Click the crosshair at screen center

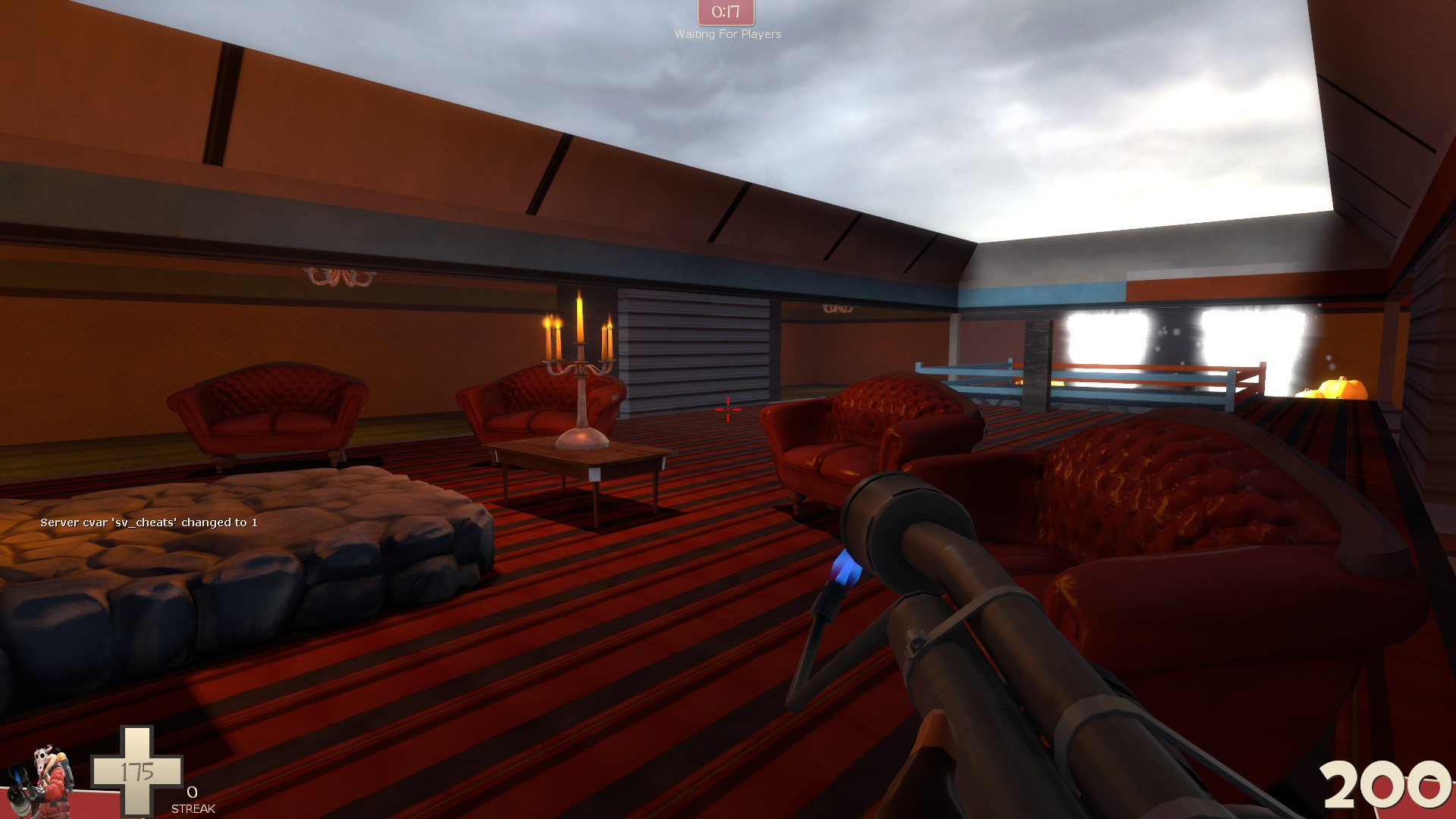[x=727, y=409]
